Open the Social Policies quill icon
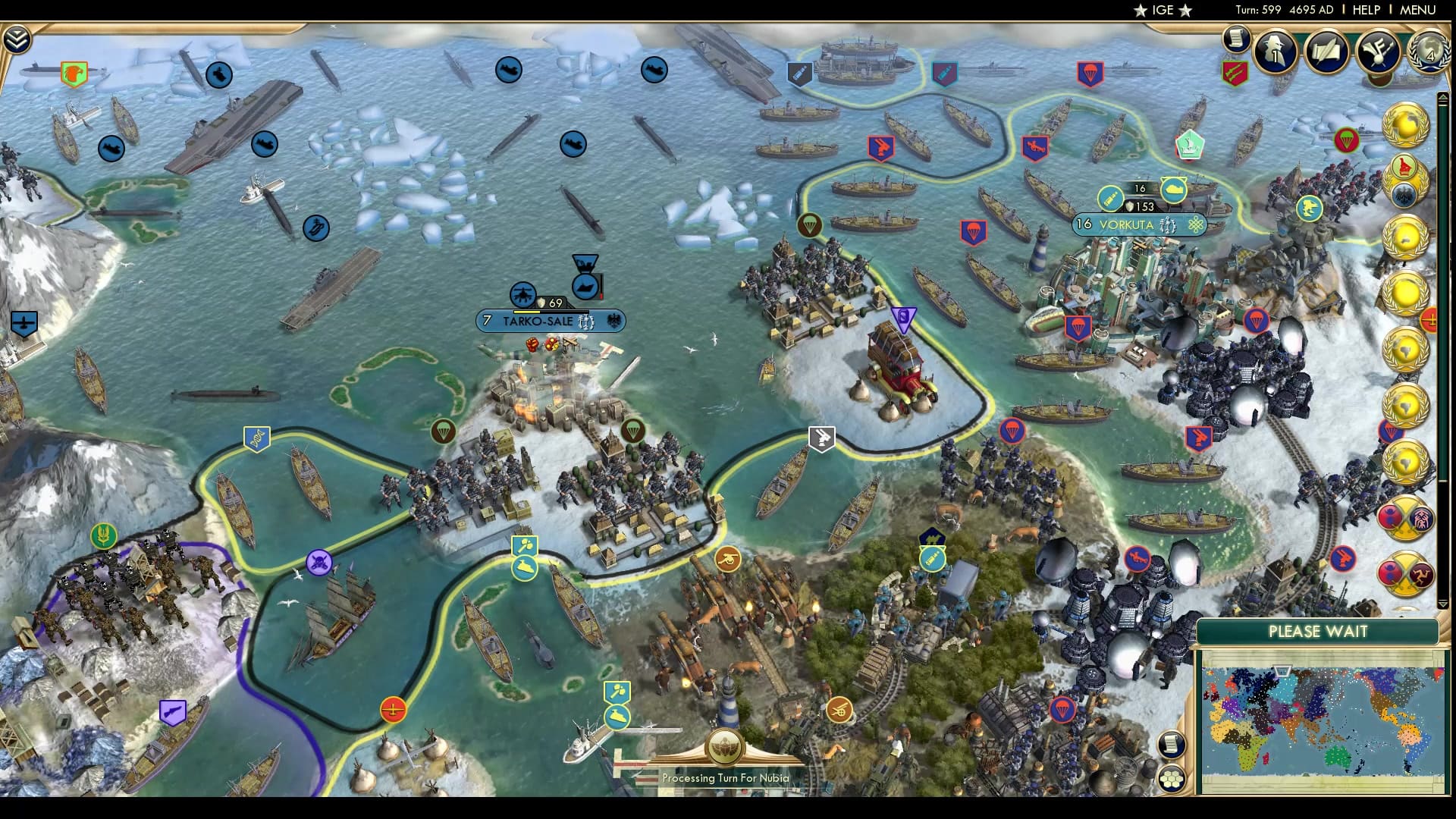1456x819 pixels. 1326,52
